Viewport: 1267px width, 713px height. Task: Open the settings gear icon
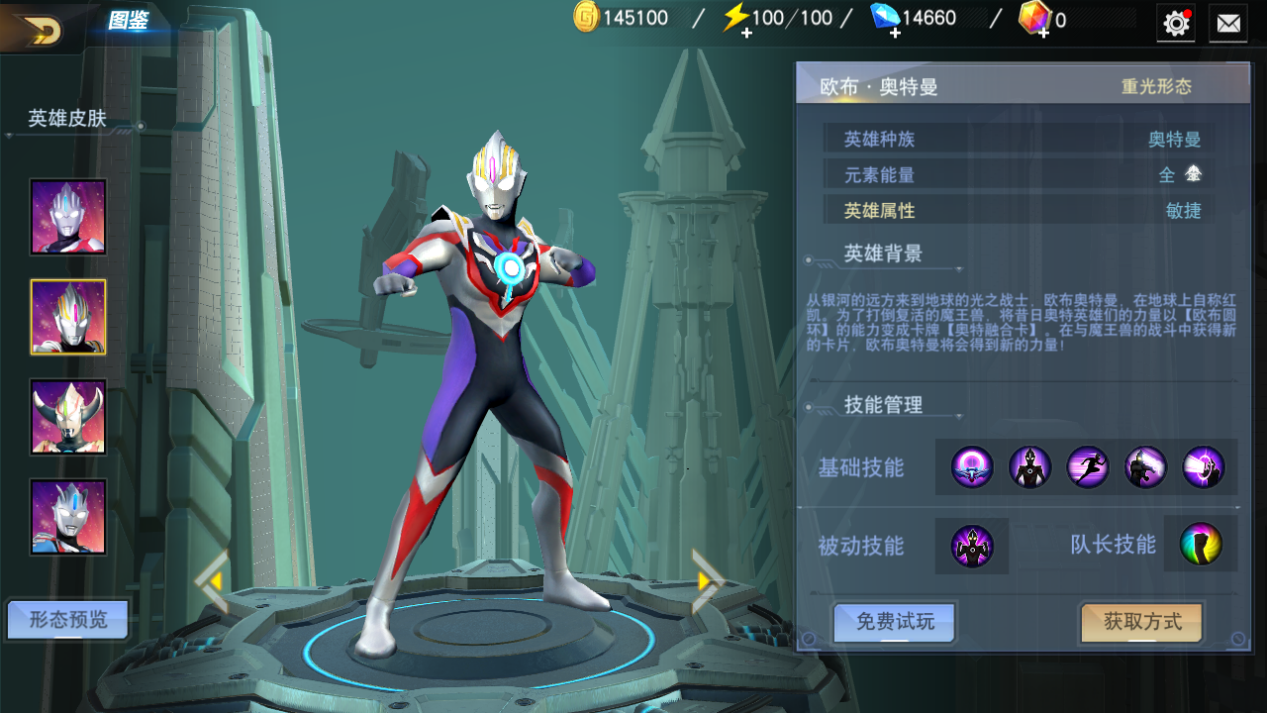point(1176,23)
